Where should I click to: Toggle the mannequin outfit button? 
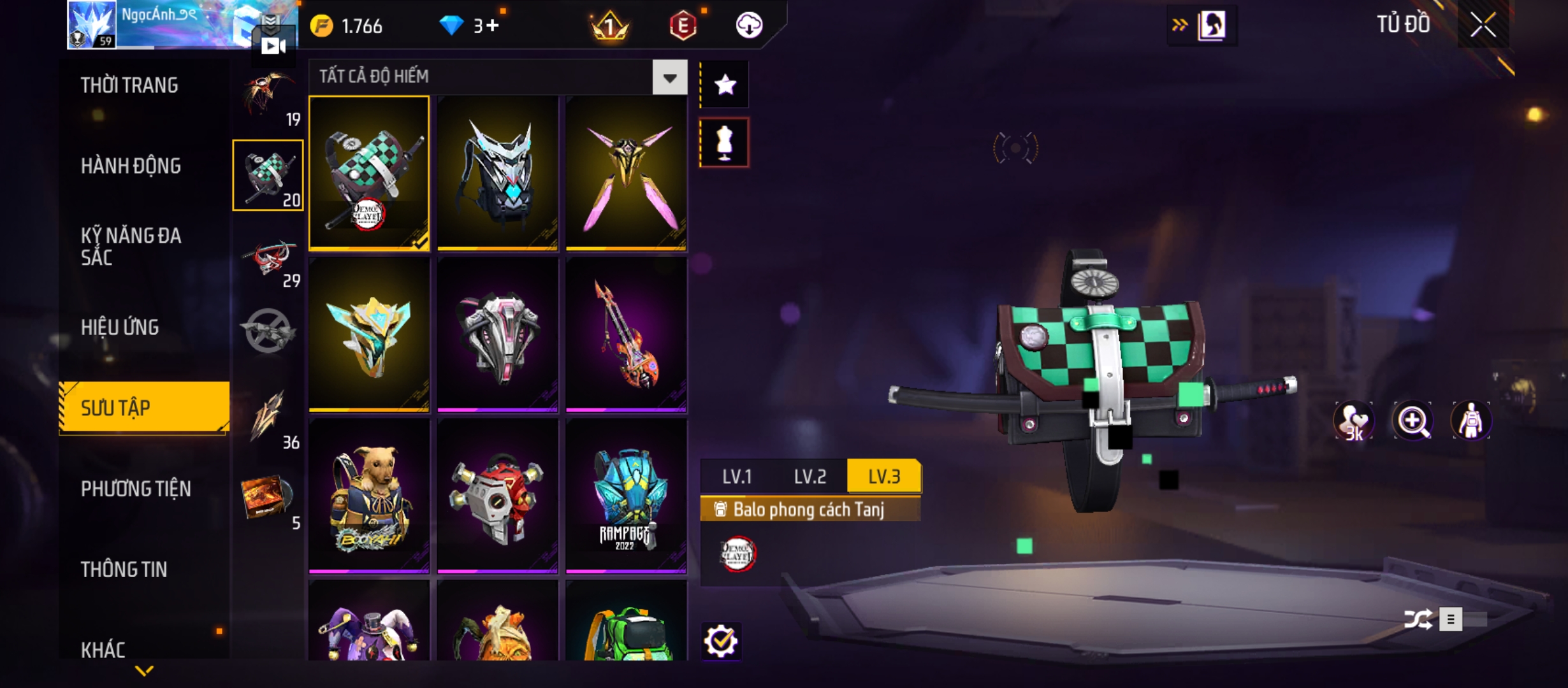click(725, 143)
